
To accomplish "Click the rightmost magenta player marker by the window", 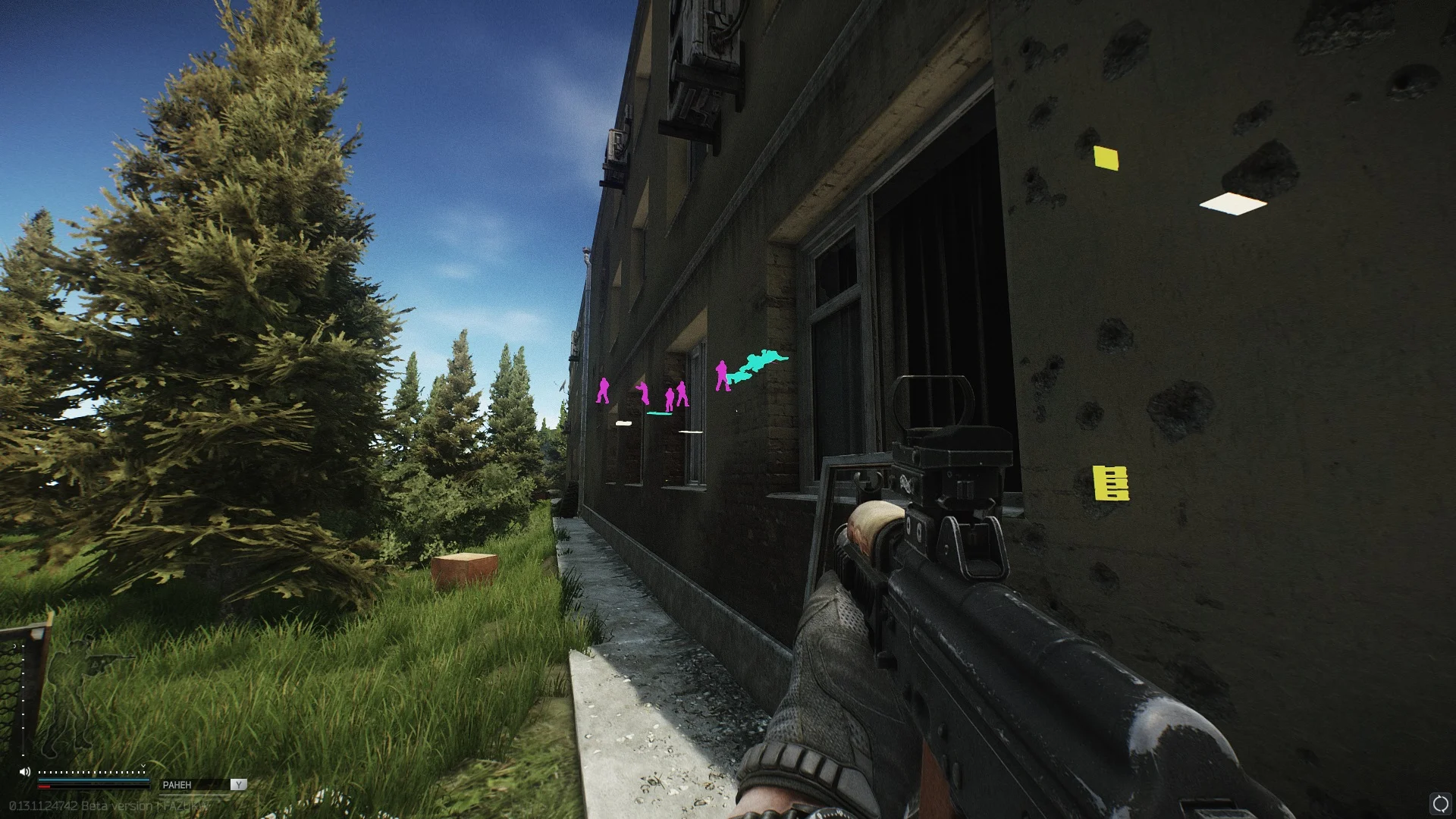I will pos(722,375).
